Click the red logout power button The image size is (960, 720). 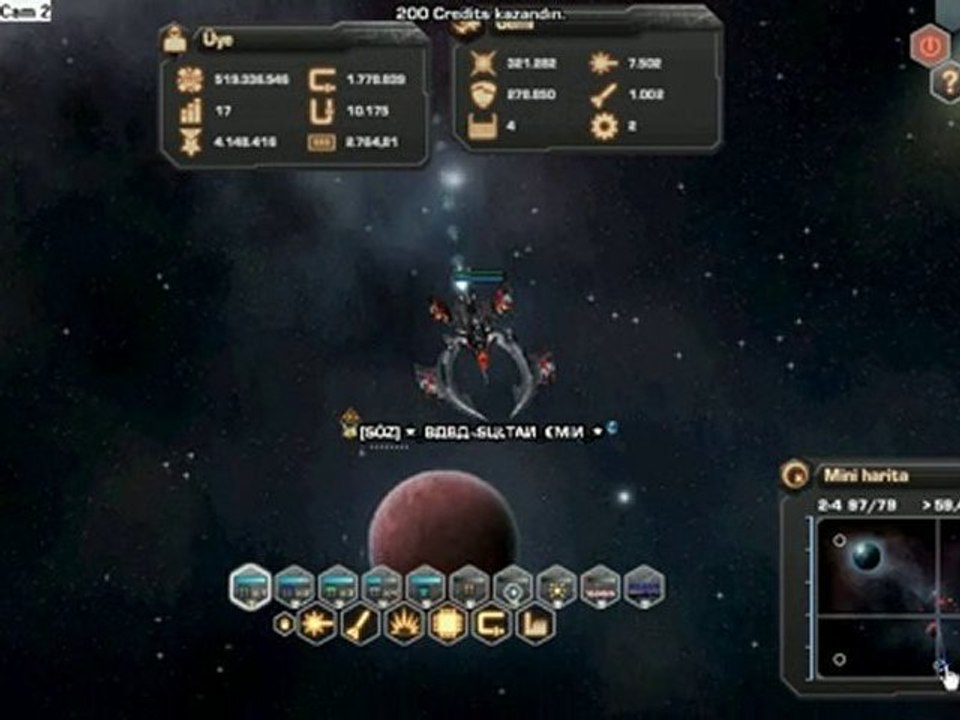click(x=930, y=45)
